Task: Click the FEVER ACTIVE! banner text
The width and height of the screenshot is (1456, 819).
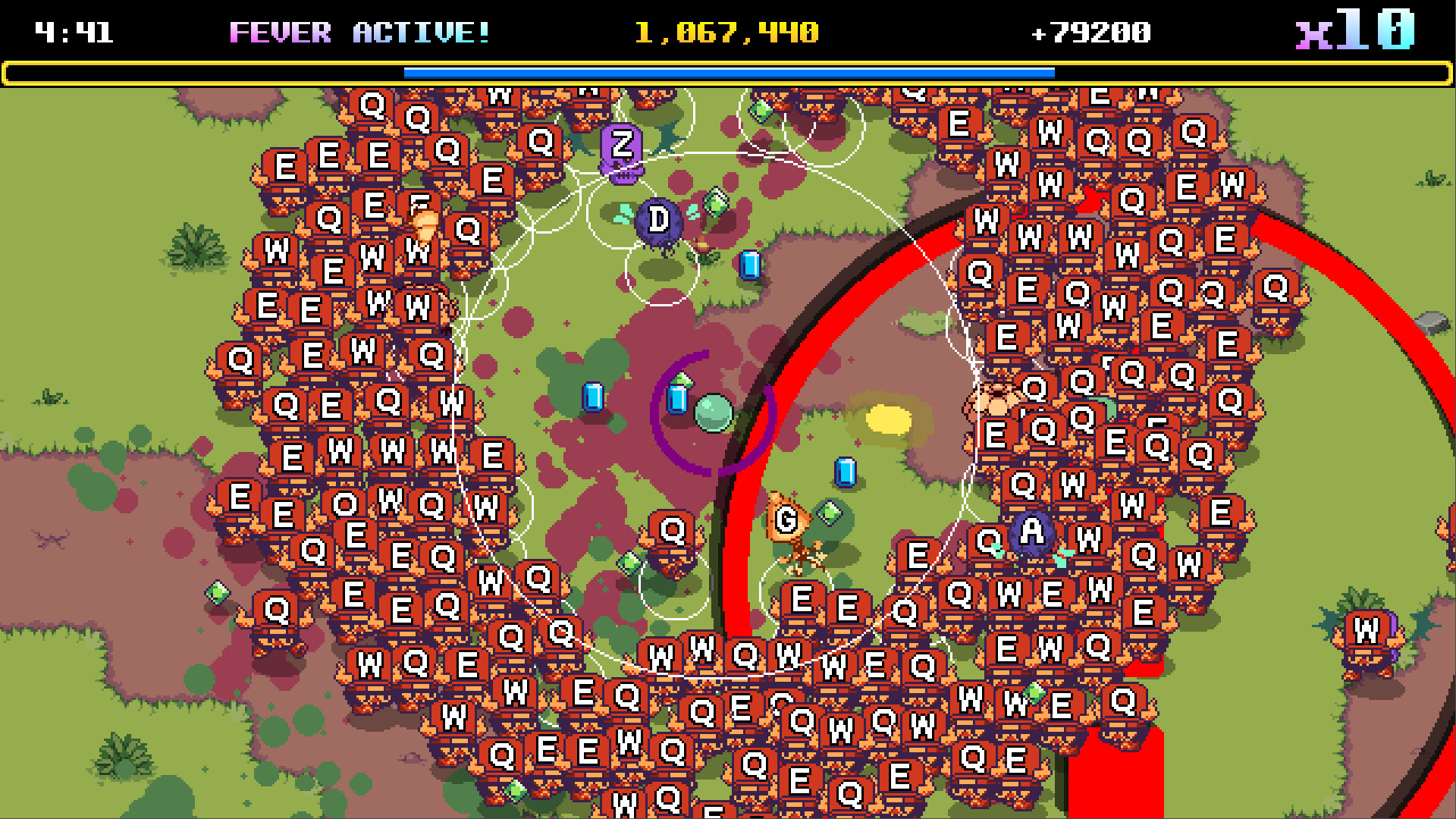Action: 359,32
